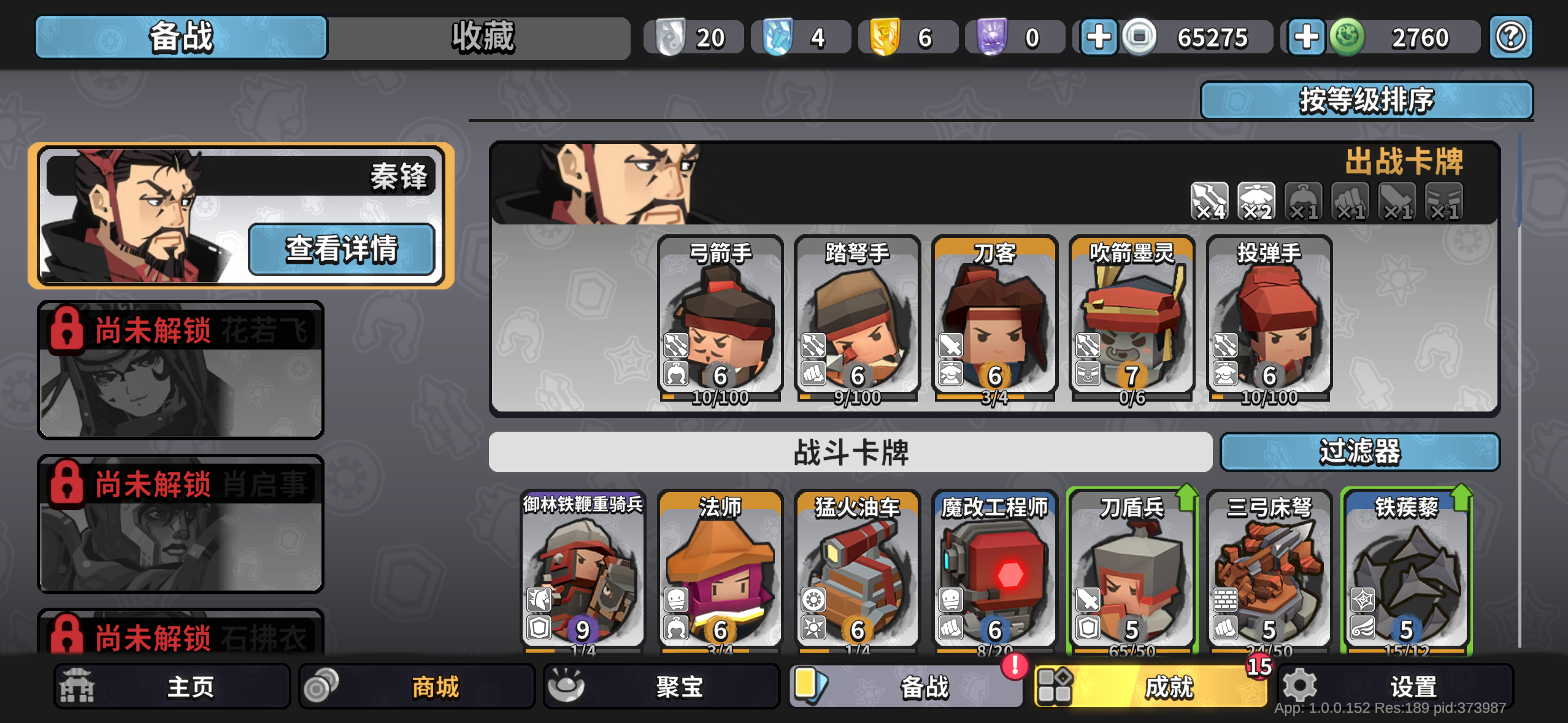Toggle the ×2 flying unit type filter
Image resolution: width=1568 pixels, height=723 pixels.
(x=1257, y=201)
